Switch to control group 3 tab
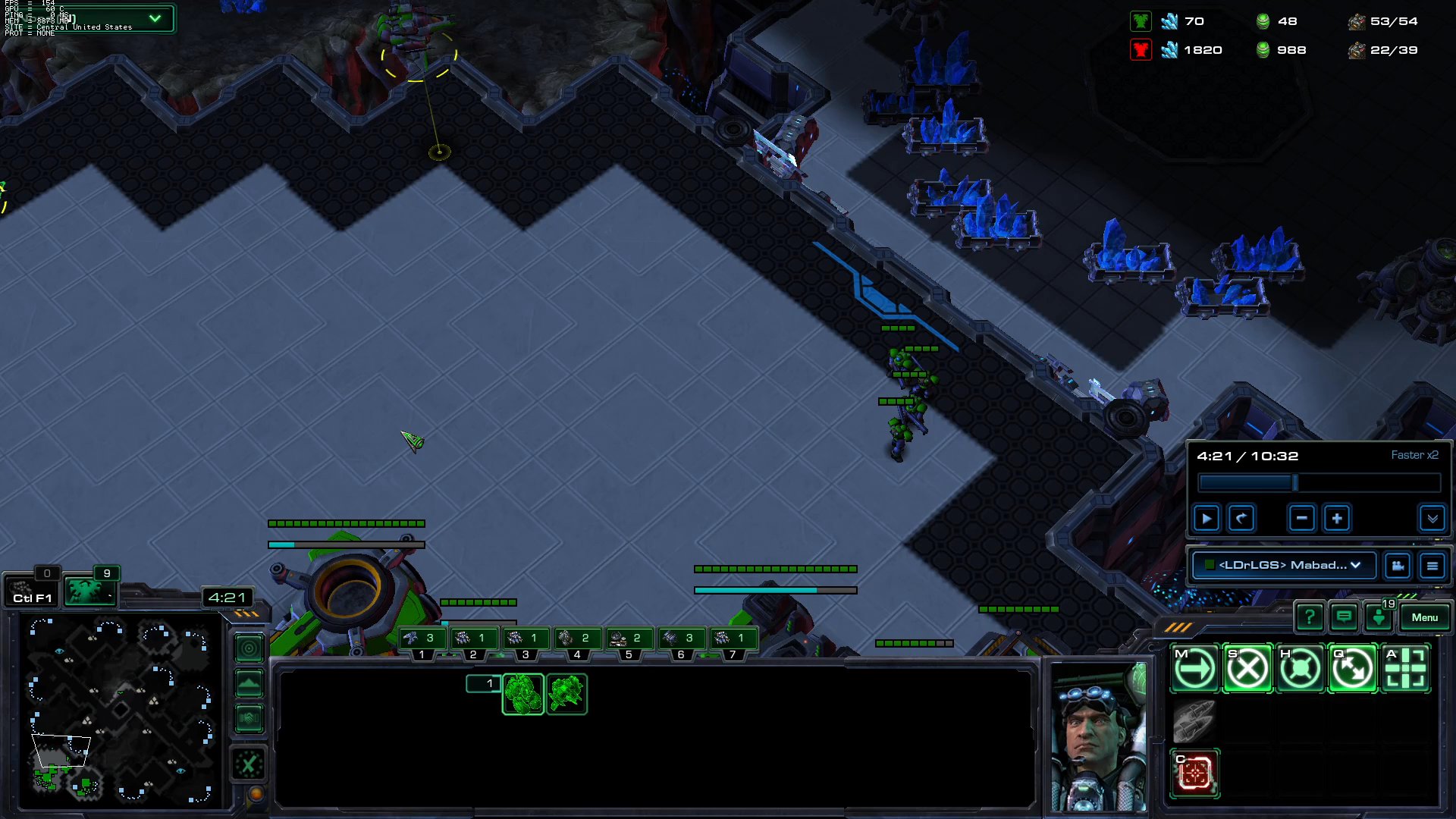1456x819 pixels. [526, 638]
